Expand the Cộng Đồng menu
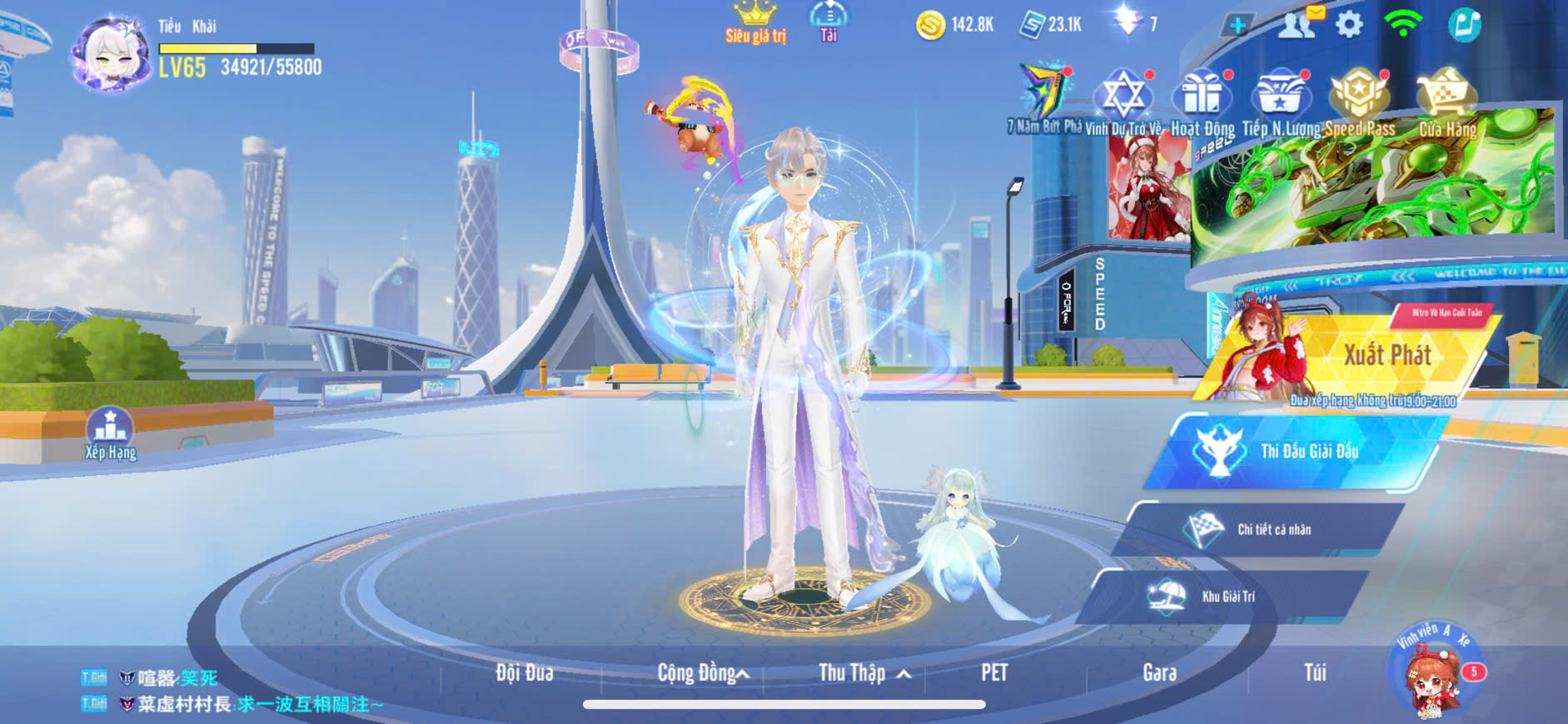1568x724 pixels. [x=702, y=672]
